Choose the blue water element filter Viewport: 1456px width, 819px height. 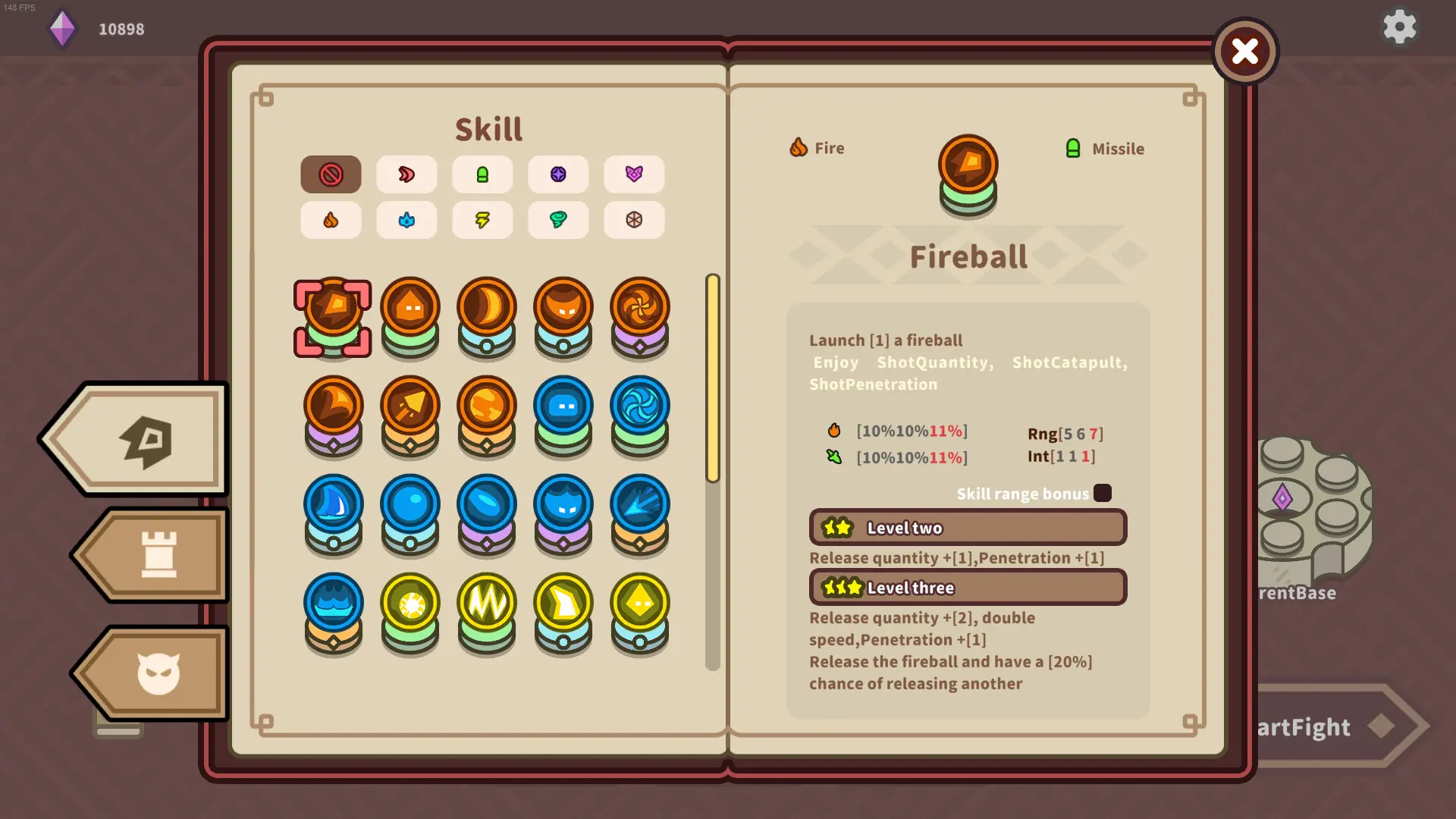(407, 220)
